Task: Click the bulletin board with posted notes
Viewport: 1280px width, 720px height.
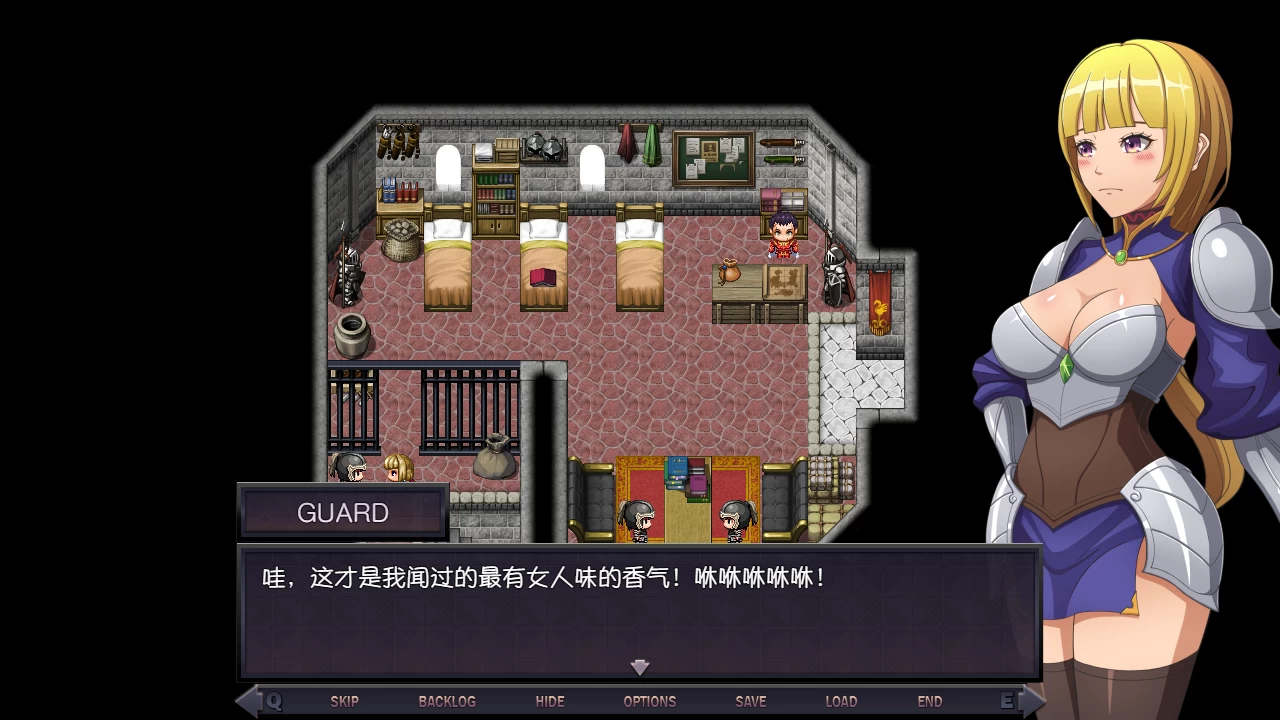Action: [712, 158]
